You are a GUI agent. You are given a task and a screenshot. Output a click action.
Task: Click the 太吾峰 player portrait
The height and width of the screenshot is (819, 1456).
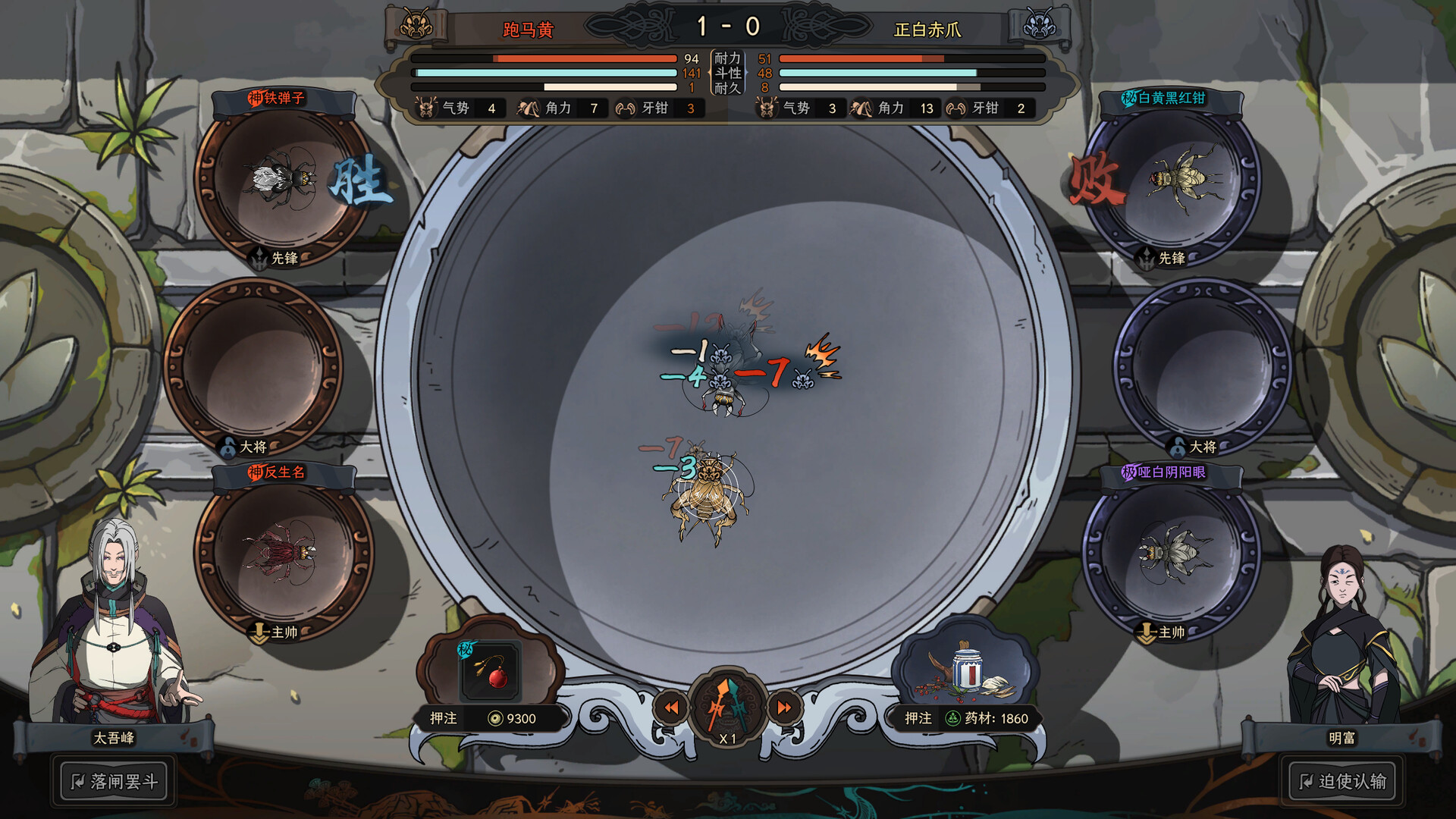(114, 622)
